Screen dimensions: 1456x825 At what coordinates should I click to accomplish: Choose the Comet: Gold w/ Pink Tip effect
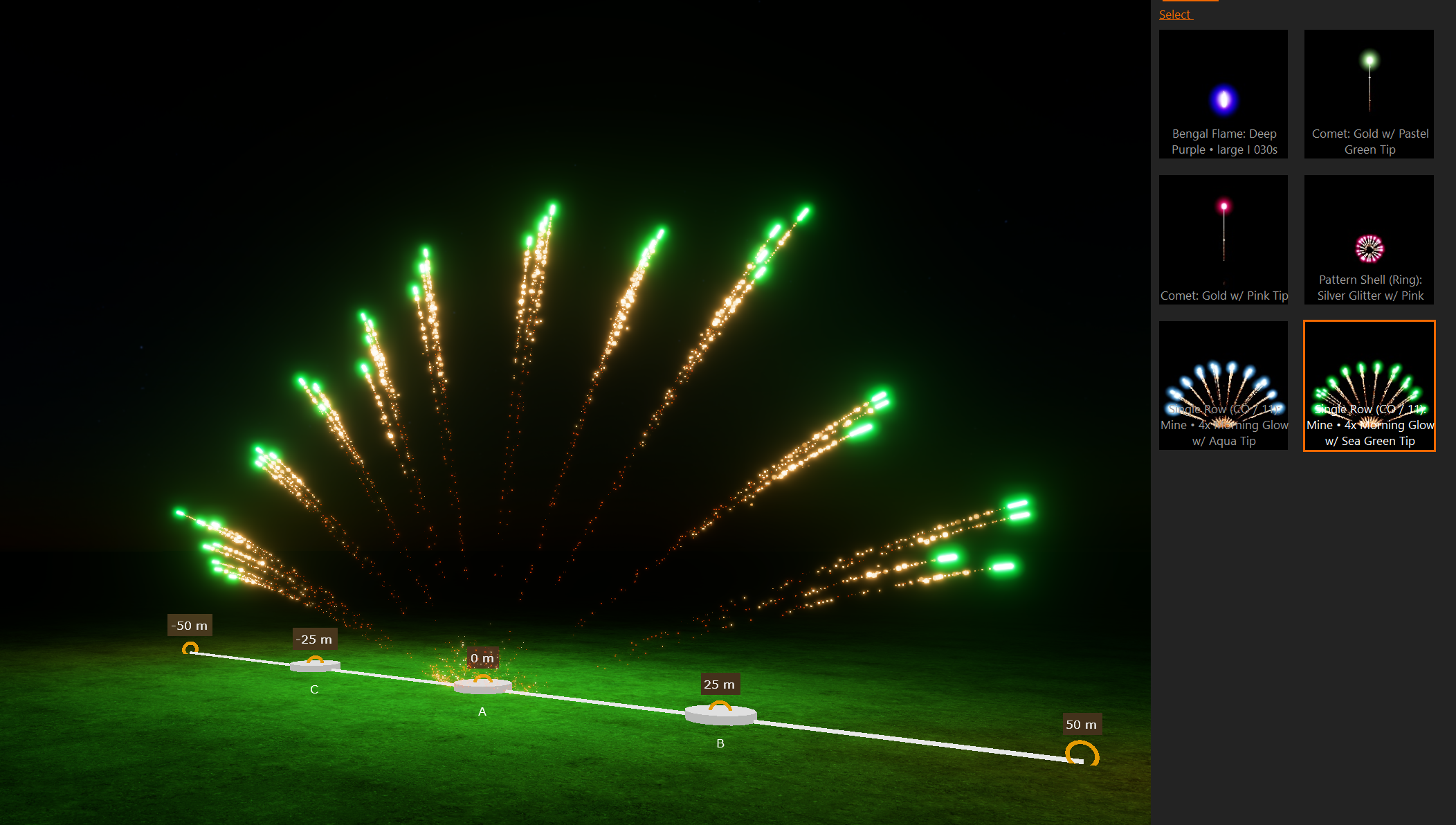coord(1223,240)
